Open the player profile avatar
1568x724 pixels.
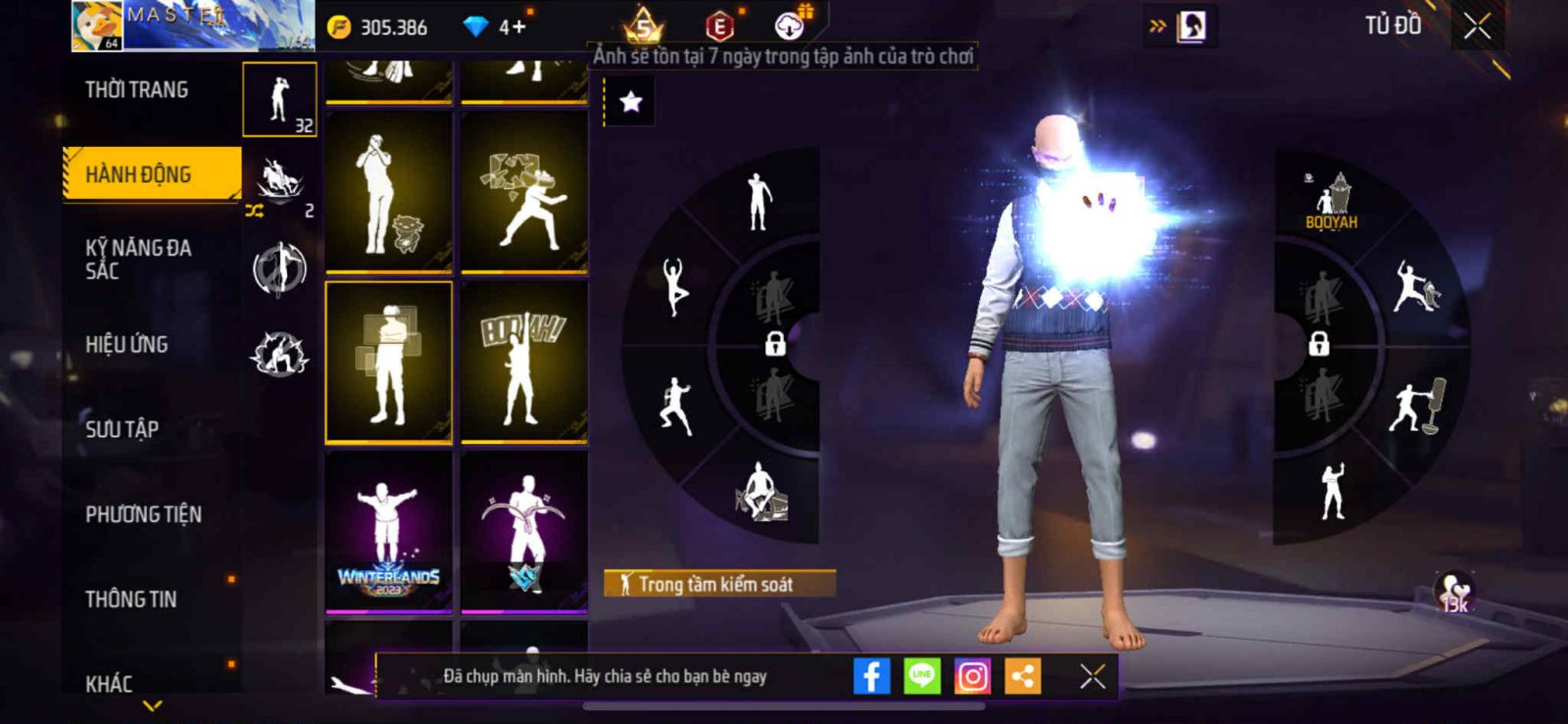pyautogui.click(x=97, y=26)
